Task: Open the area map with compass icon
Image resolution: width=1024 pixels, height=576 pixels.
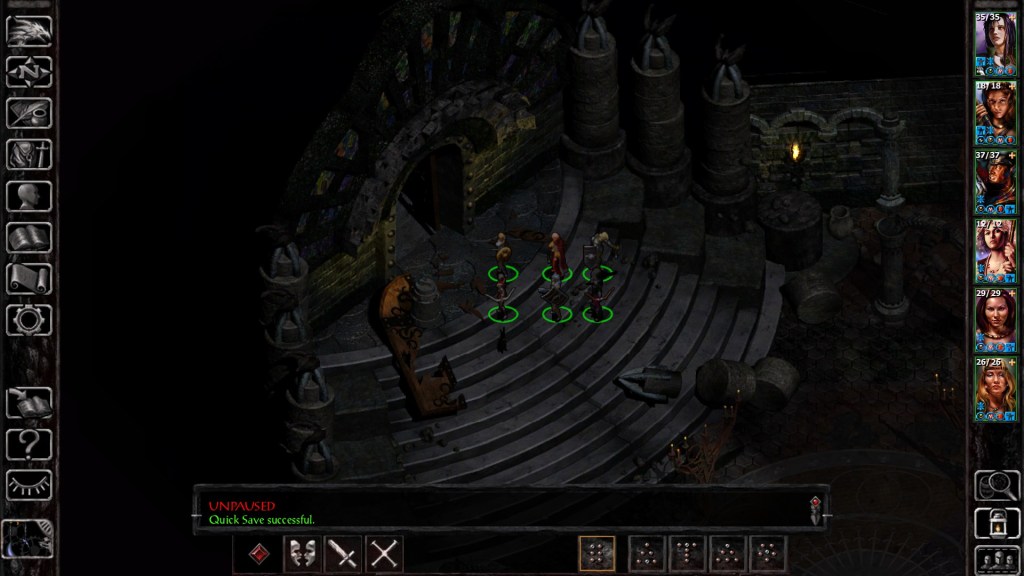Action: click(x=29, y=71)
